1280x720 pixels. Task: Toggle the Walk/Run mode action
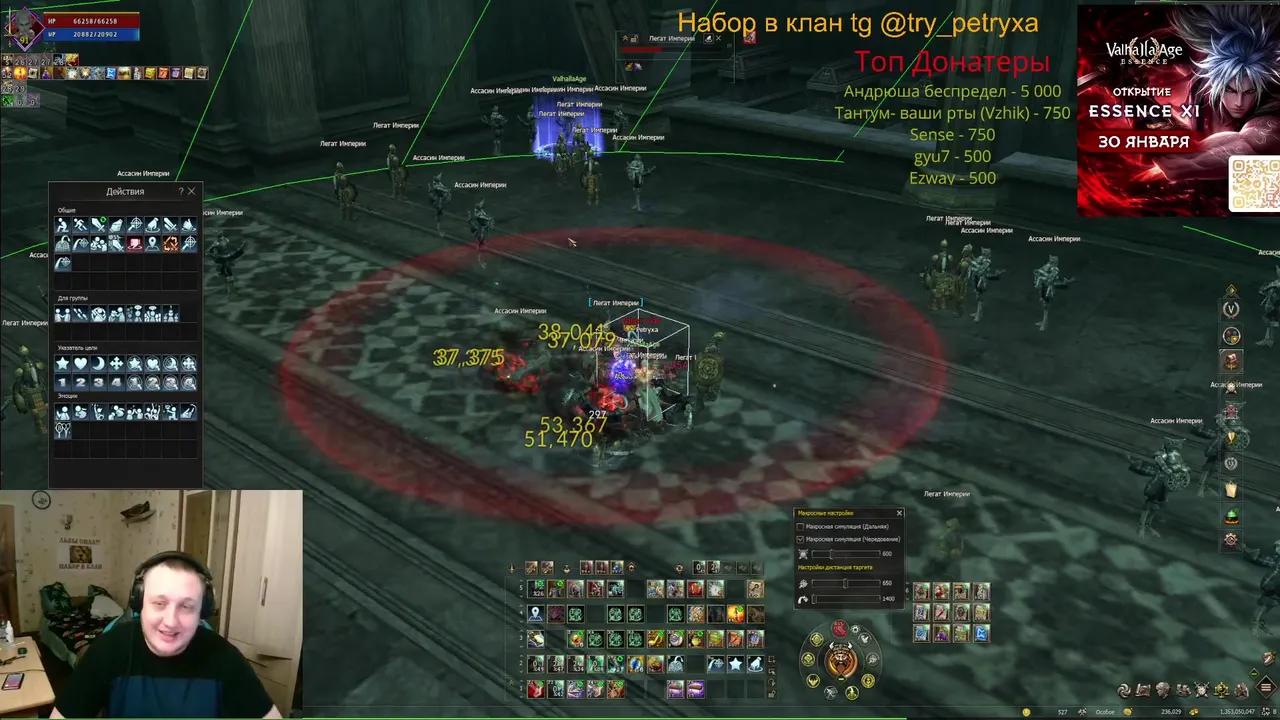[80, 224]
